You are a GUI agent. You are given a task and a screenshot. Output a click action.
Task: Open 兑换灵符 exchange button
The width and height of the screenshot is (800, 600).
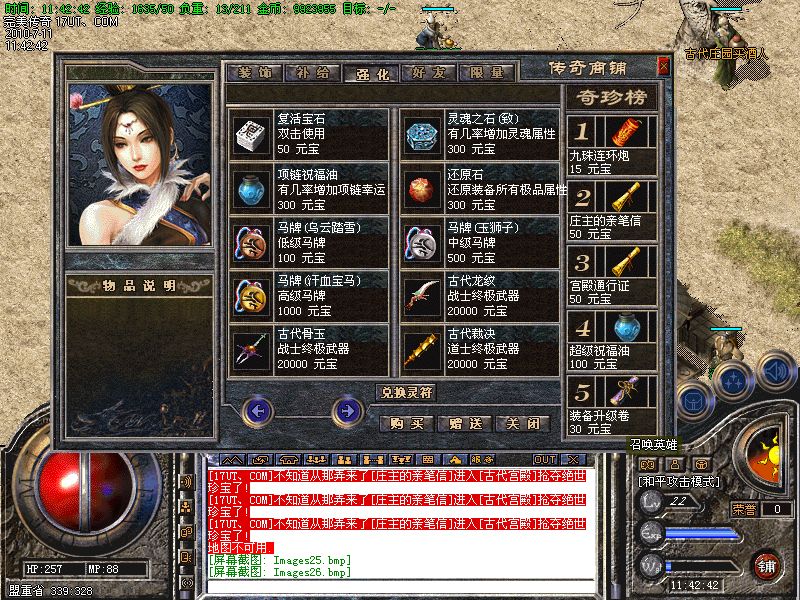pyautogui.click(x=405, y=392)
